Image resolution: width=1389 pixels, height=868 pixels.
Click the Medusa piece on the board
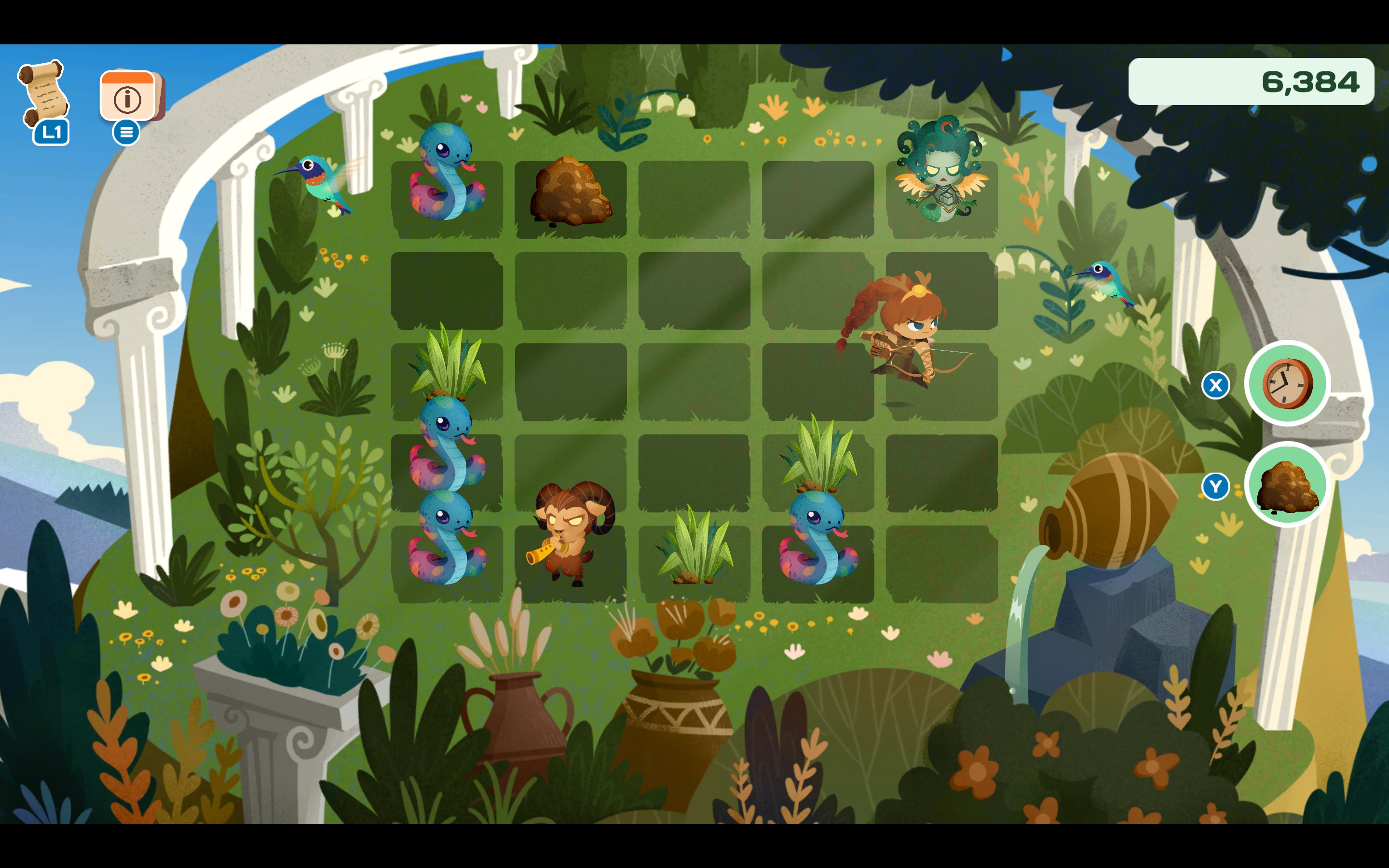coord(941,172)
